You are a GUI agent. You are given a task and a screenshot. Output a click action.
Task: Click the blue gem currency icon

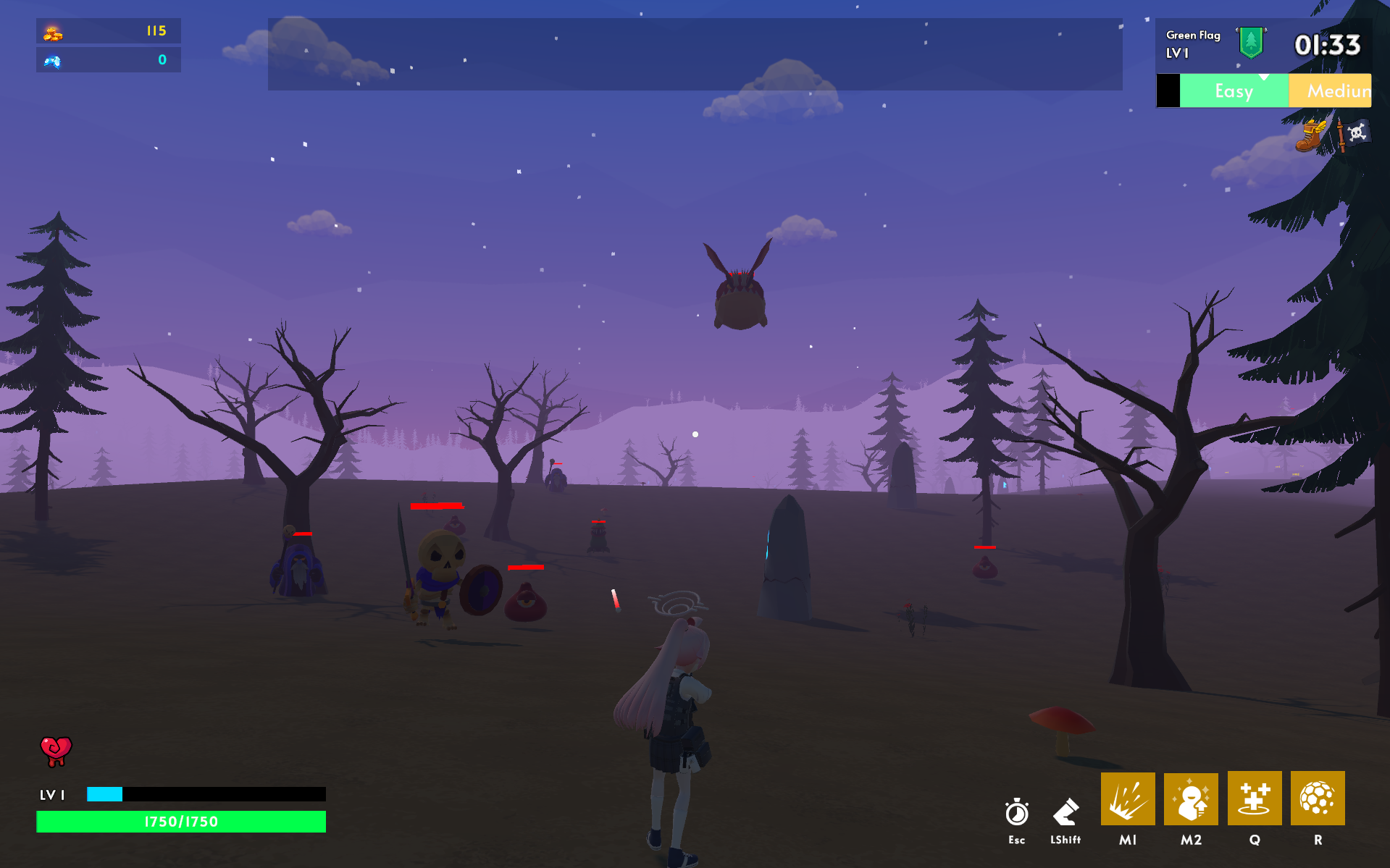(52, 61)
